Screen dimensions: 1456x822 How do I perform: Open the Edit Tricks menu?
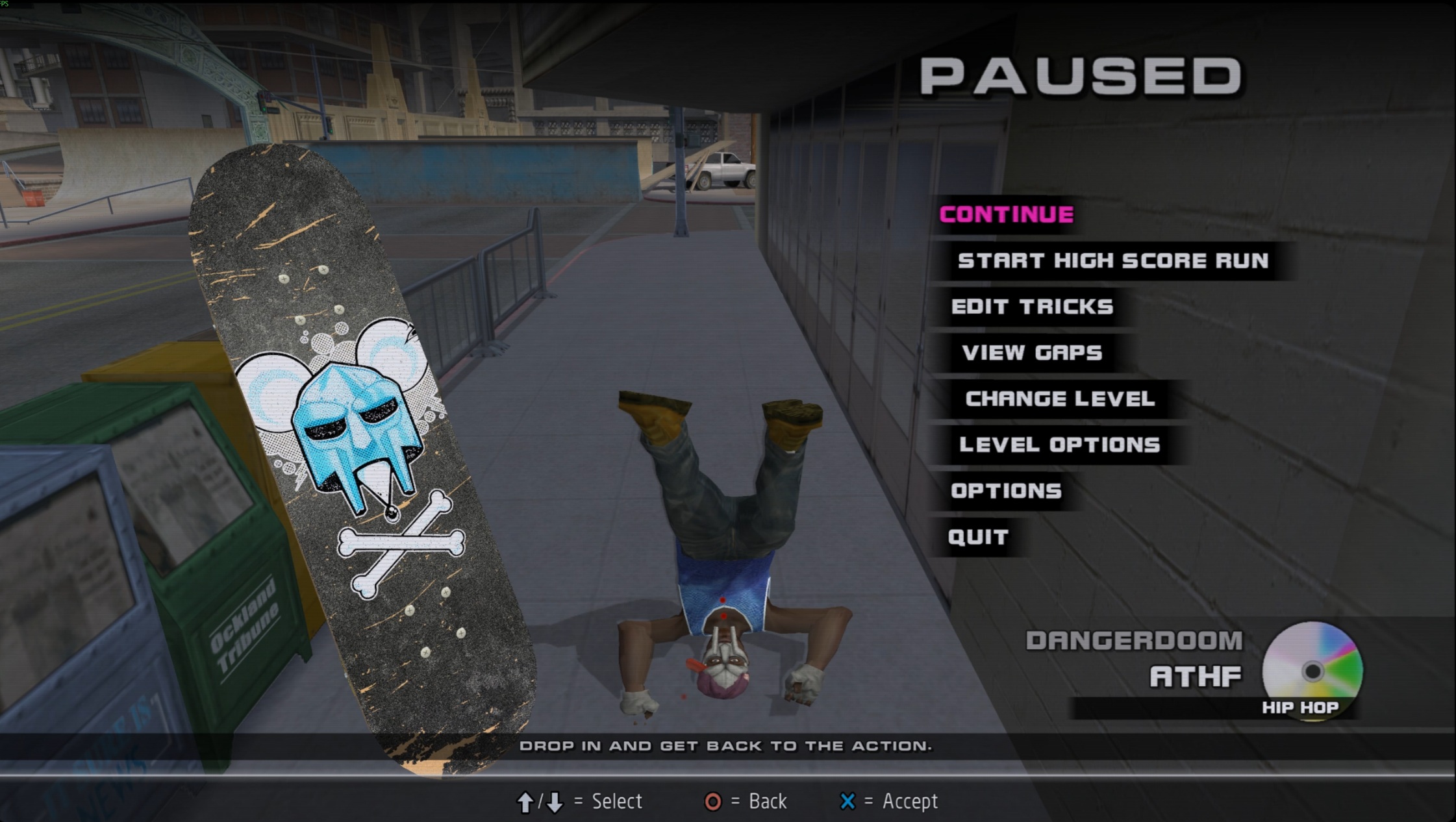pos(1032,306)
